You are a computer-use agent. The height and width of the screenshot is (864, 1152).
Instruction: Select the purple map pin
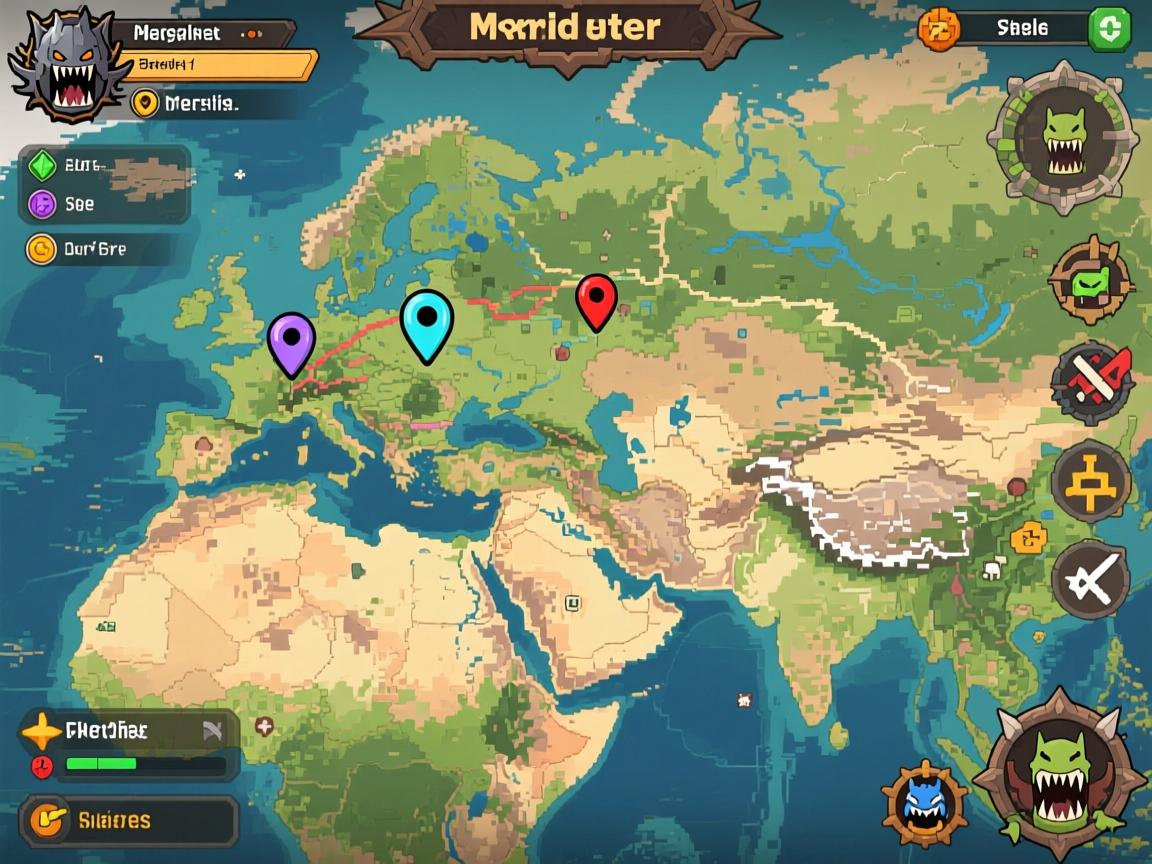291,341
